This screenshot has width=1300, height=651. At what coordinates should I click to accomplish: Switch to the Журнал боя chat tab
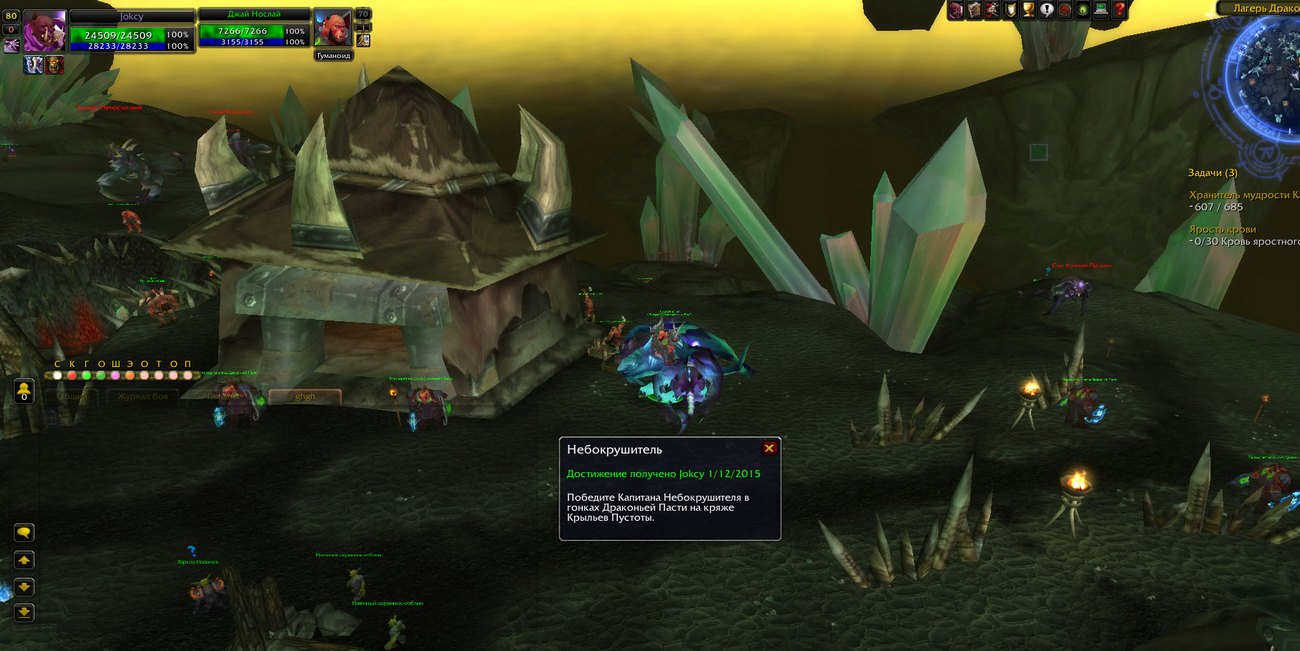143,397
